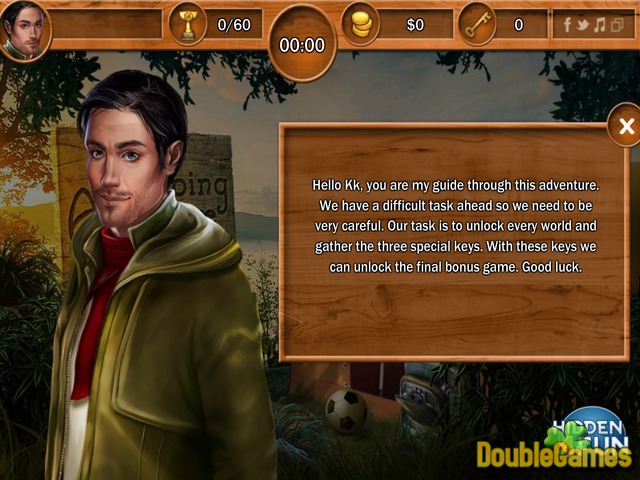Open the Facebook share link
The image size is (640, 480).
568,24
